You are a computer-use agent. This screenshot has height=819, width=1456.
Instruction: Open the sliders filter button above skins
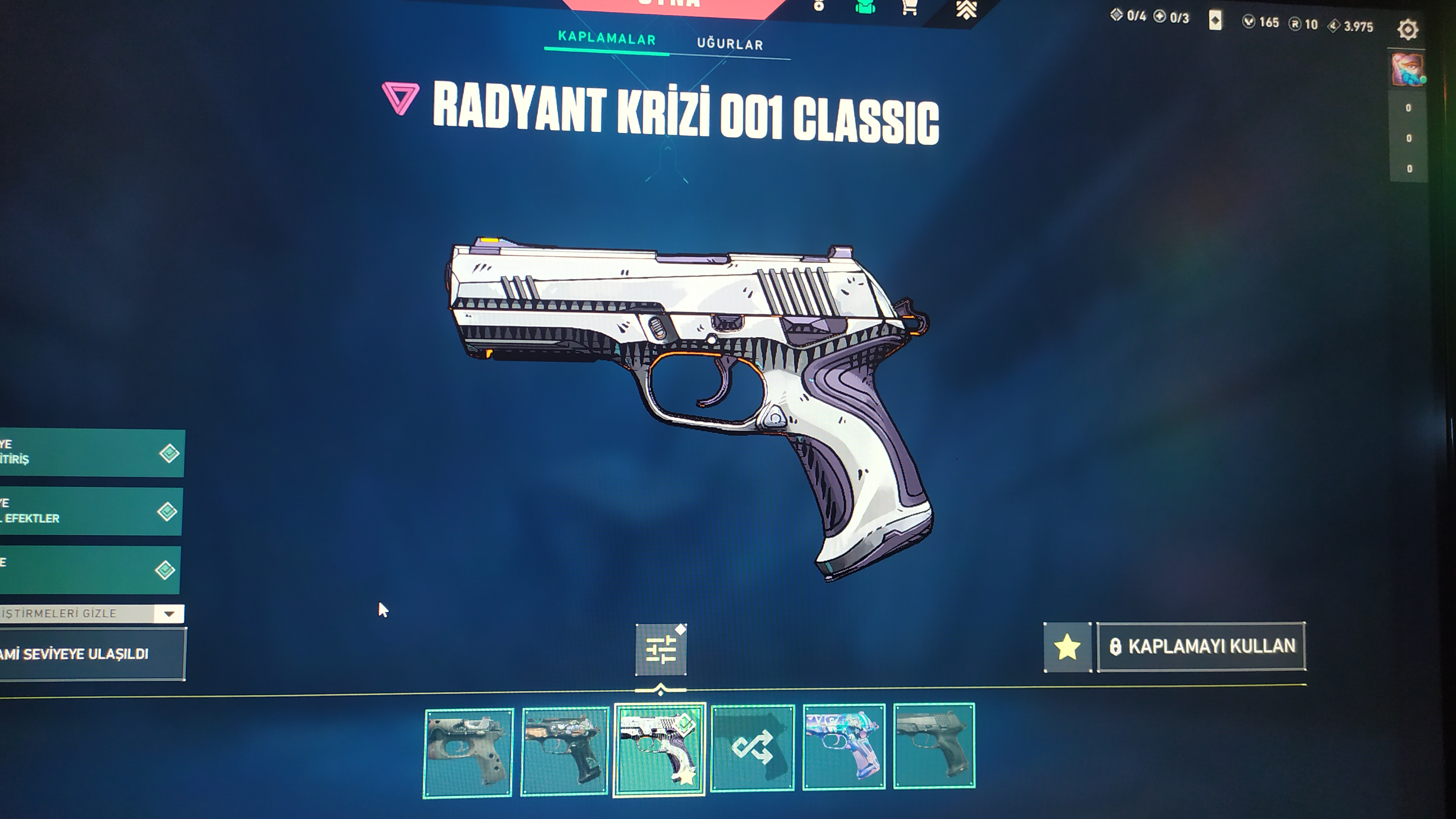[x=661, y=649]
